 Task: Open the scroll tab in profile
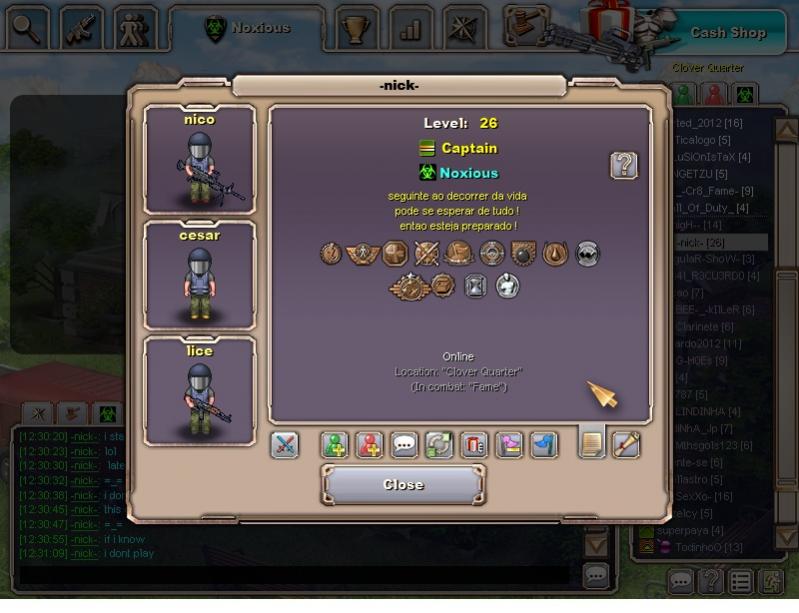626,443
